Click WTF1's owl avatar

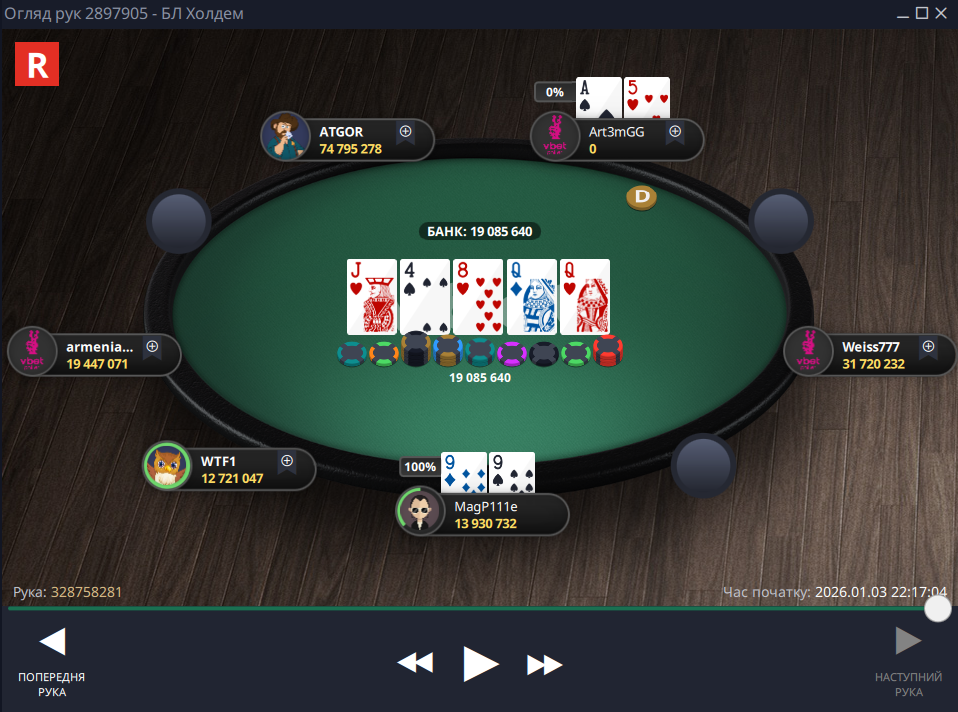pyautogui.click(x=167, y=465)
